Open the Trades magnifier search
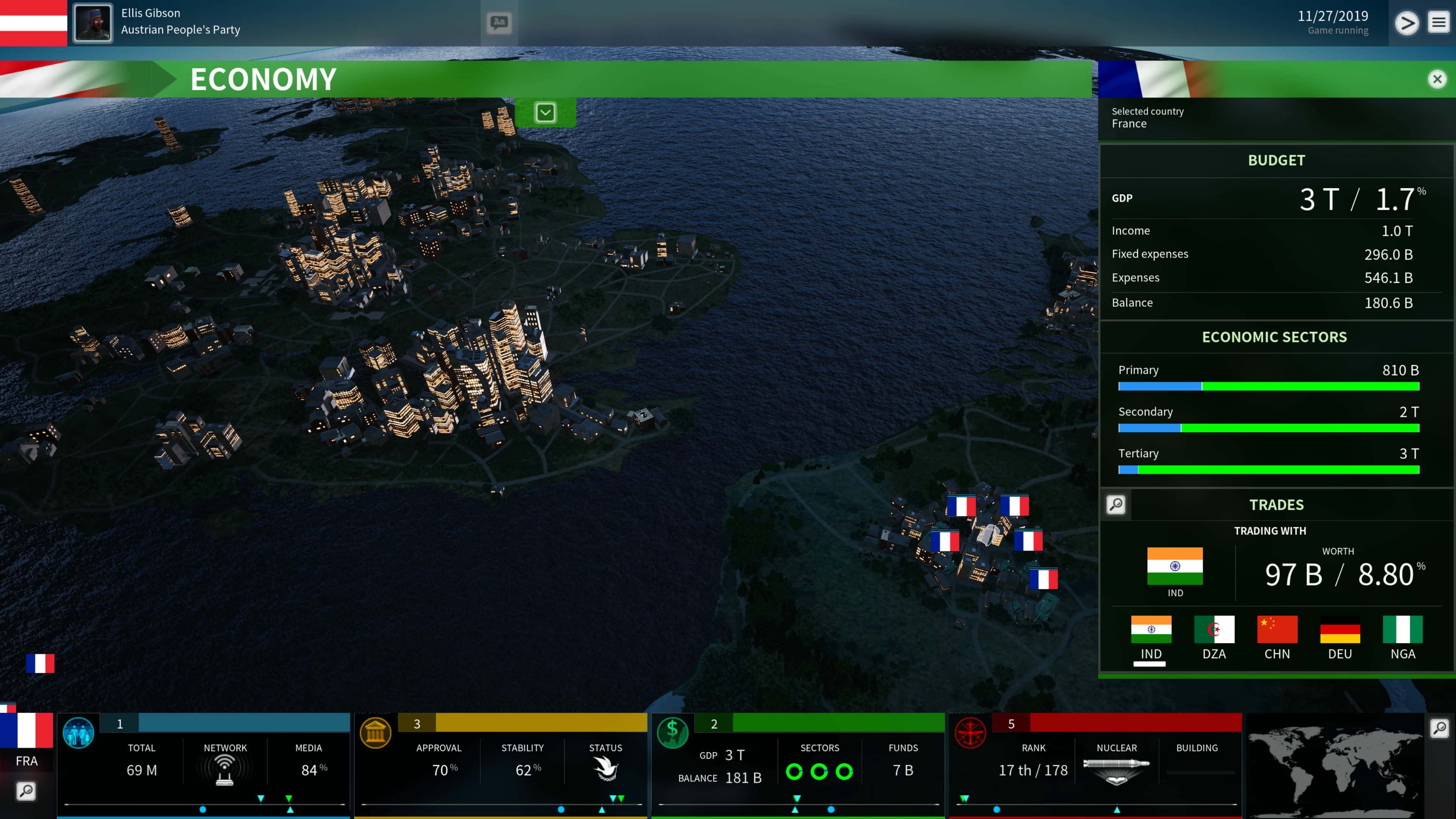This screenshot has height=819, width=1456. [x=1116, y=504]
